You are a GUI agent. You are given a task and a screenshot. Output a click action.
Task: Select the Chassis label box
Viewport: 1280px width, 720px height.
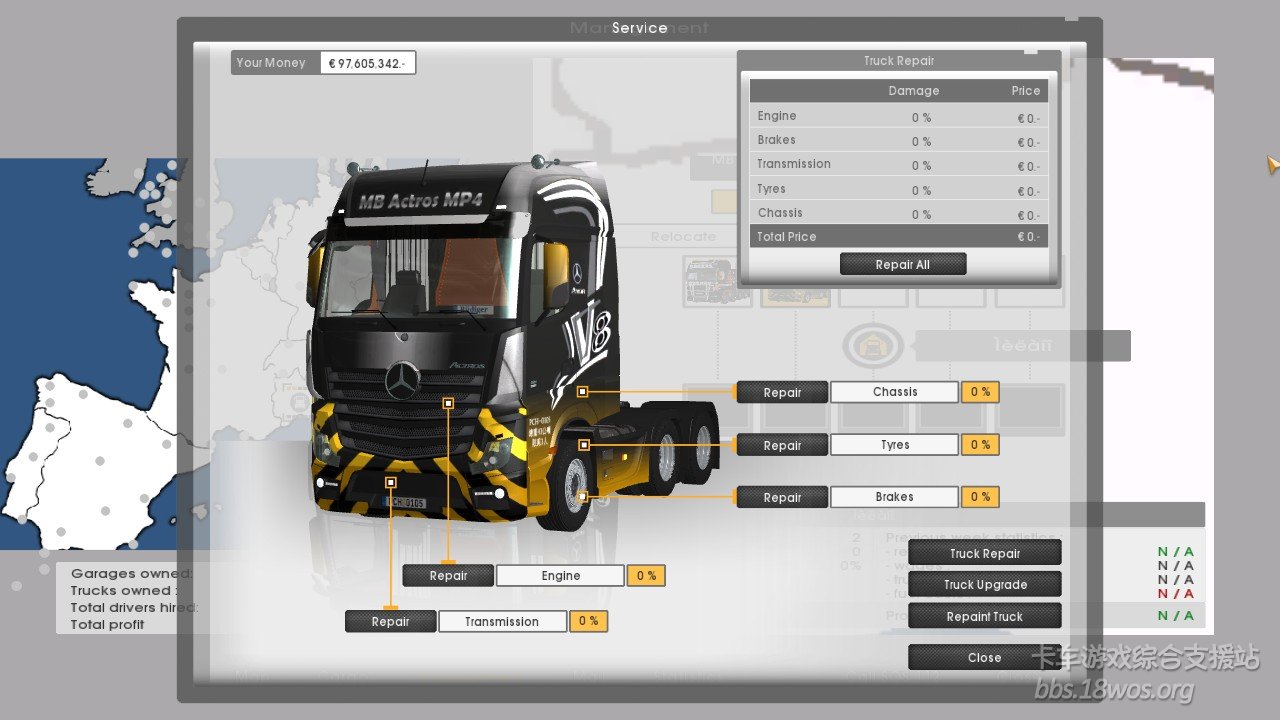[894, 392]
